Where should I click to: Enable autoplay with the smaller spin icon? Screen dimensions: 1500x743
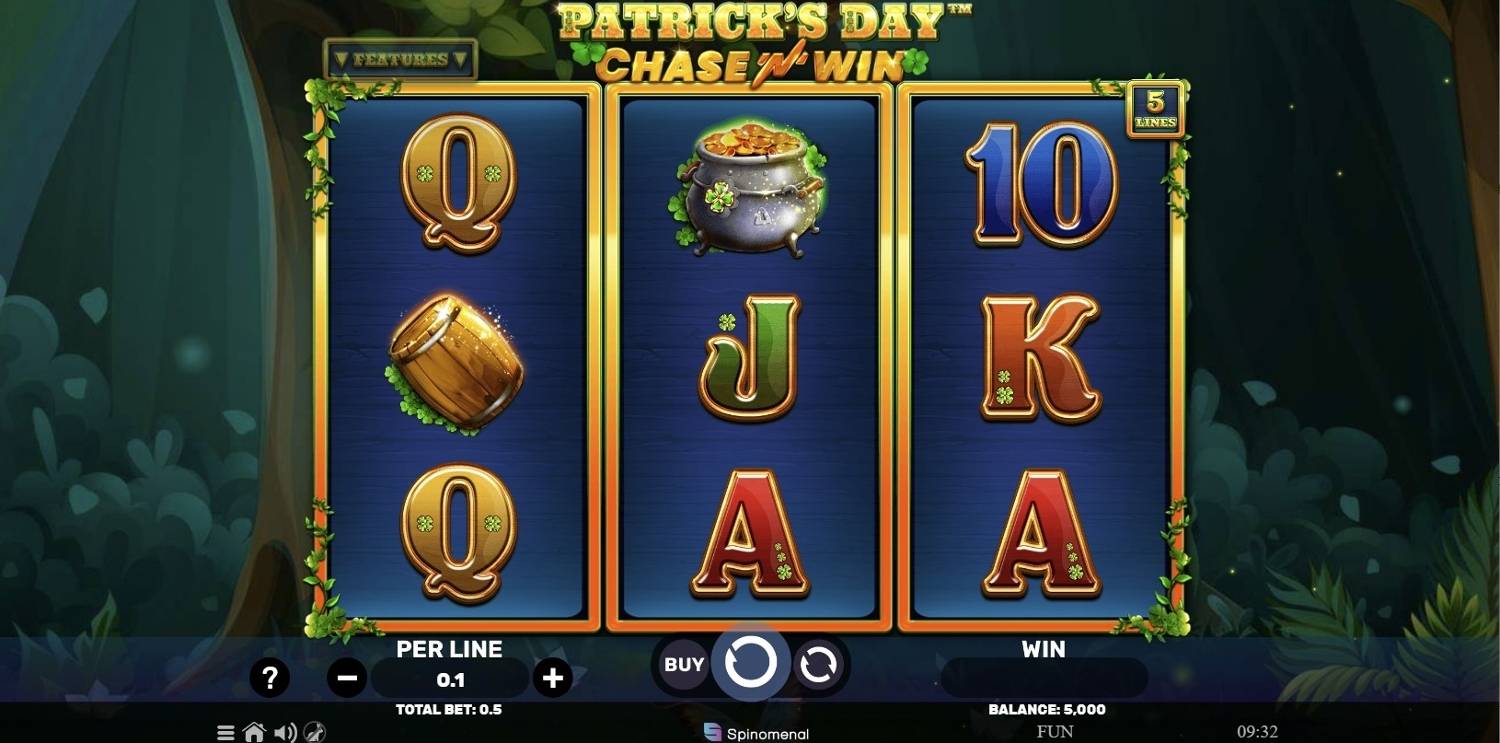[x=820, y=665]
